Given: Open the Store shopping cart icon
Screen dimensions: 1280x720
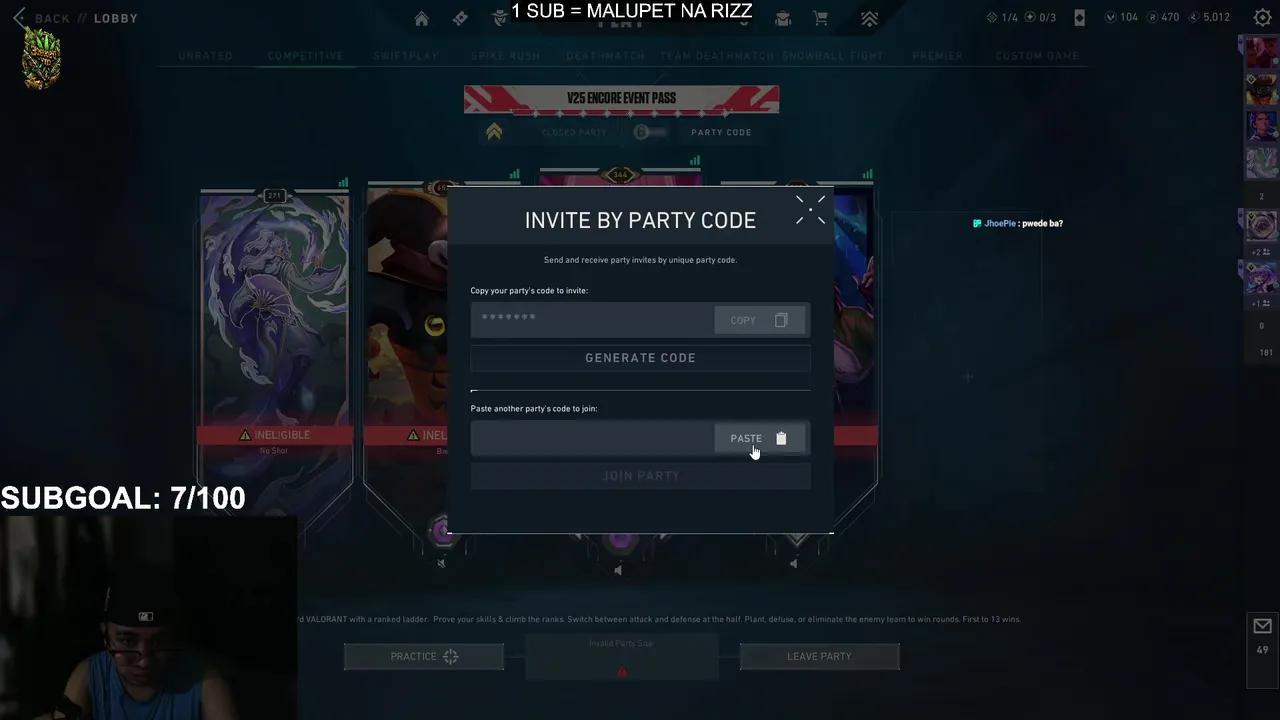Looking at the screenshot, I should coord(820,18).
